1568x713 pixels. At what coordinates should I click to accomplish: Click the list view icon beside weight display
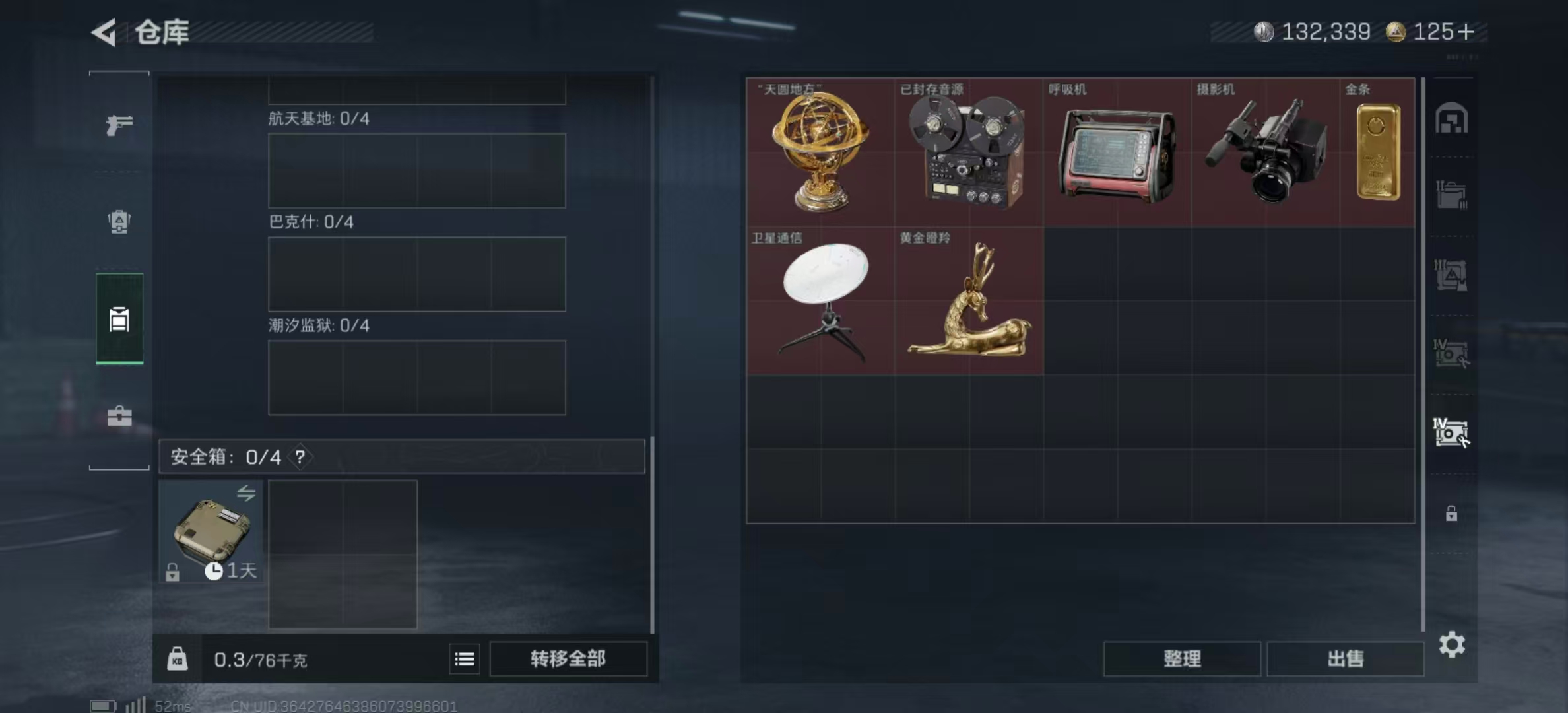pyautogui.click(x=464, y=659)
